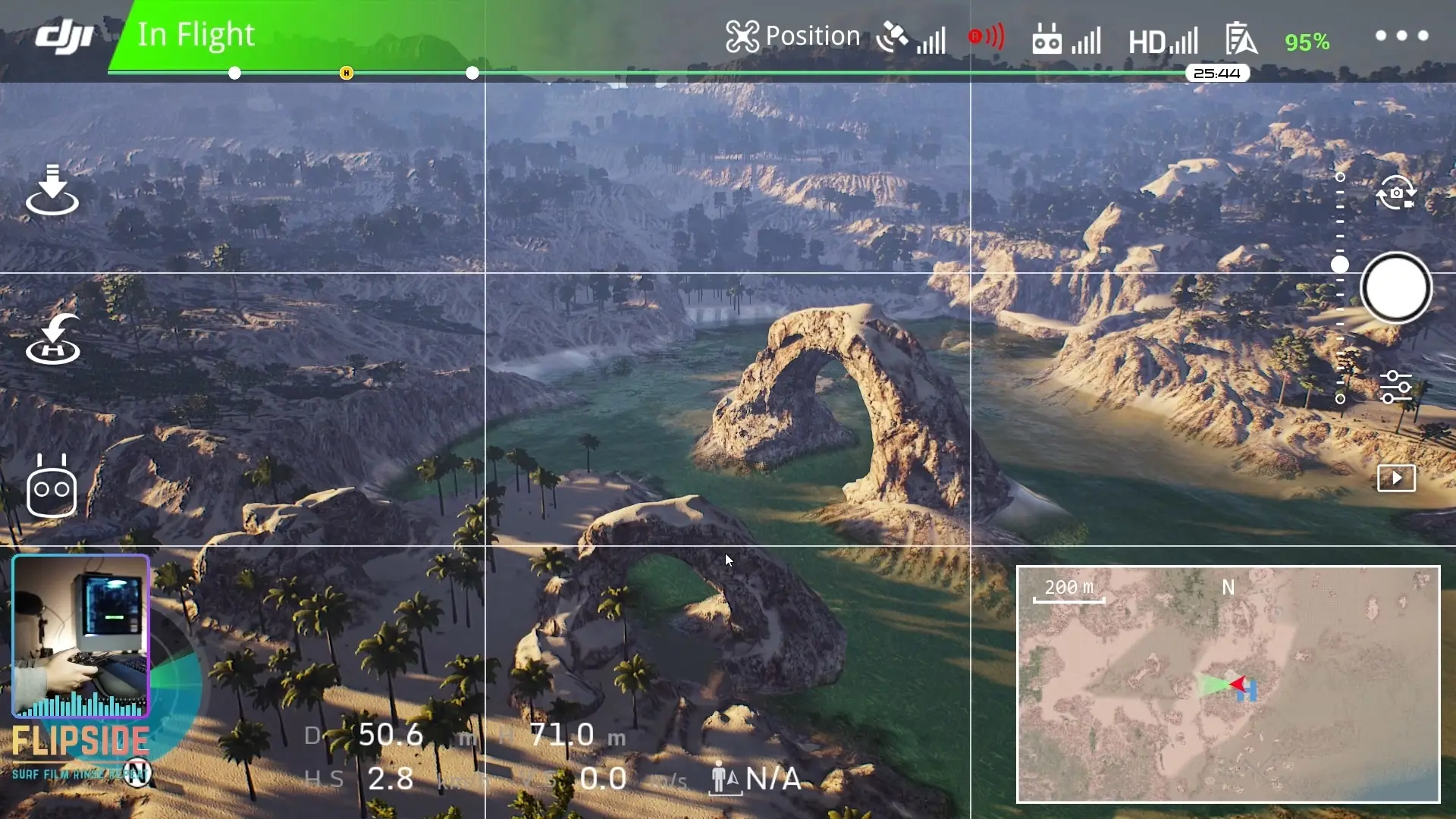This screenshot has height=819, width=1456.
Task: Click the DJI logo button
Action: pos(64,36)
